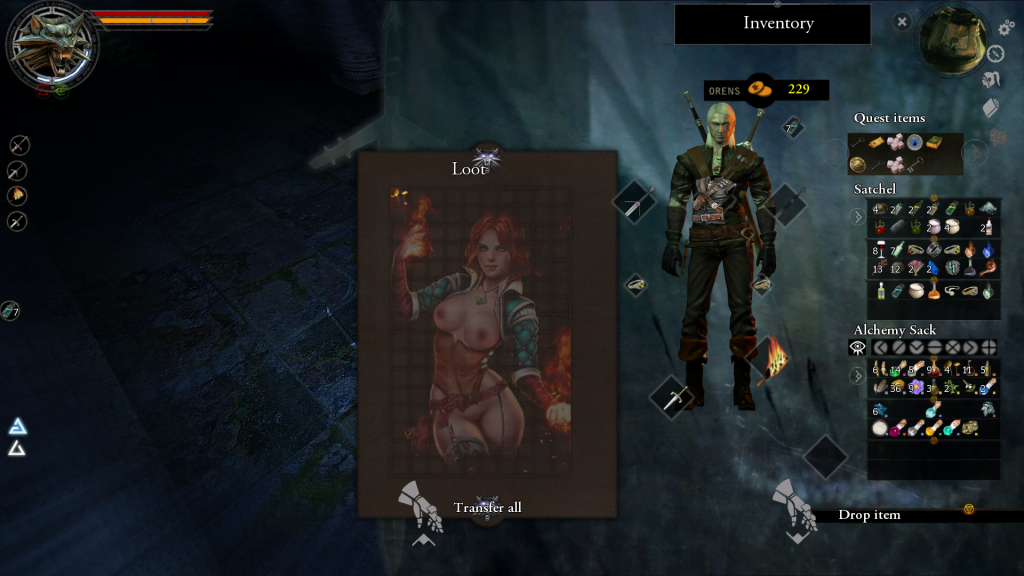The image size is (1024, 576).
Task: Toggle the eye filter in Alchemy Sack
Action: click(x=857, y=347)
